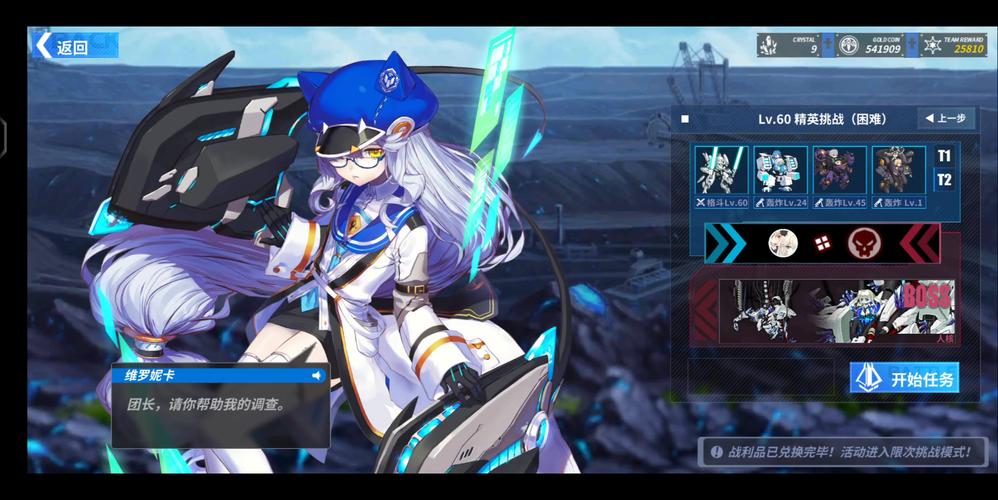Start the mission with 开始任务
Image resolution: width=998 pixels, height=500 pixels.
[x=904, y=378]
